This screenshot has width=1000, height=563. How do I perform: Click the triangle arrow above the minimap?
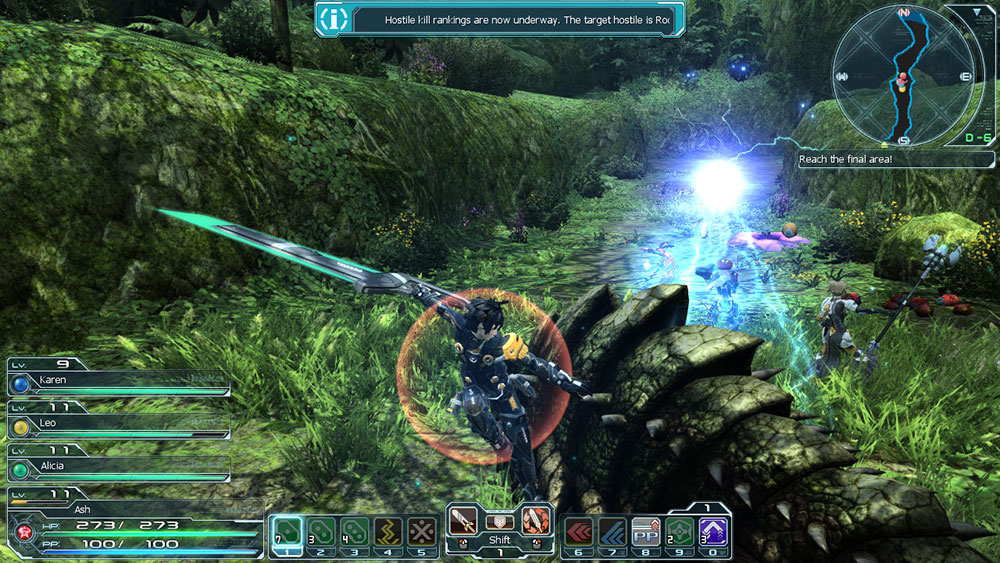(x=979, y=13)
